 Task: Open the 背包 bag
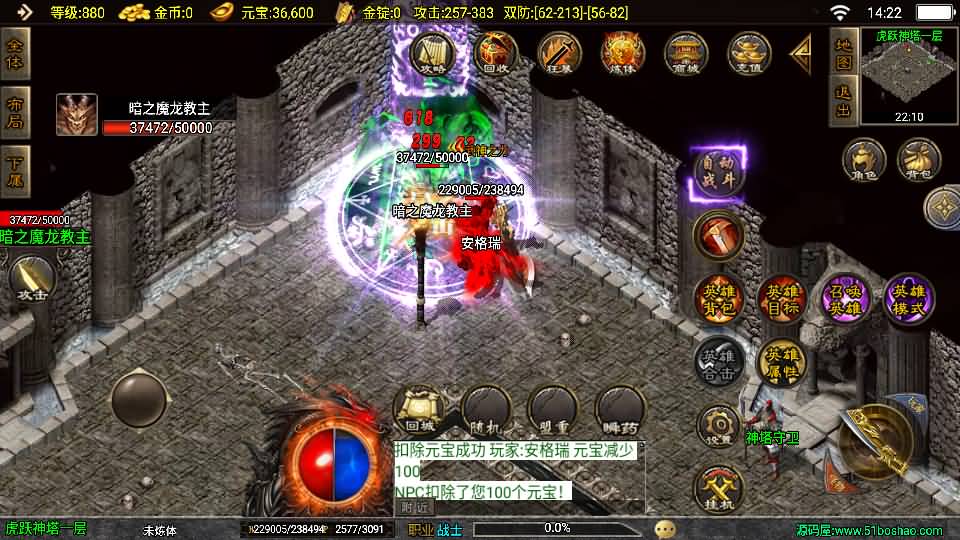(x=918, y=160)
